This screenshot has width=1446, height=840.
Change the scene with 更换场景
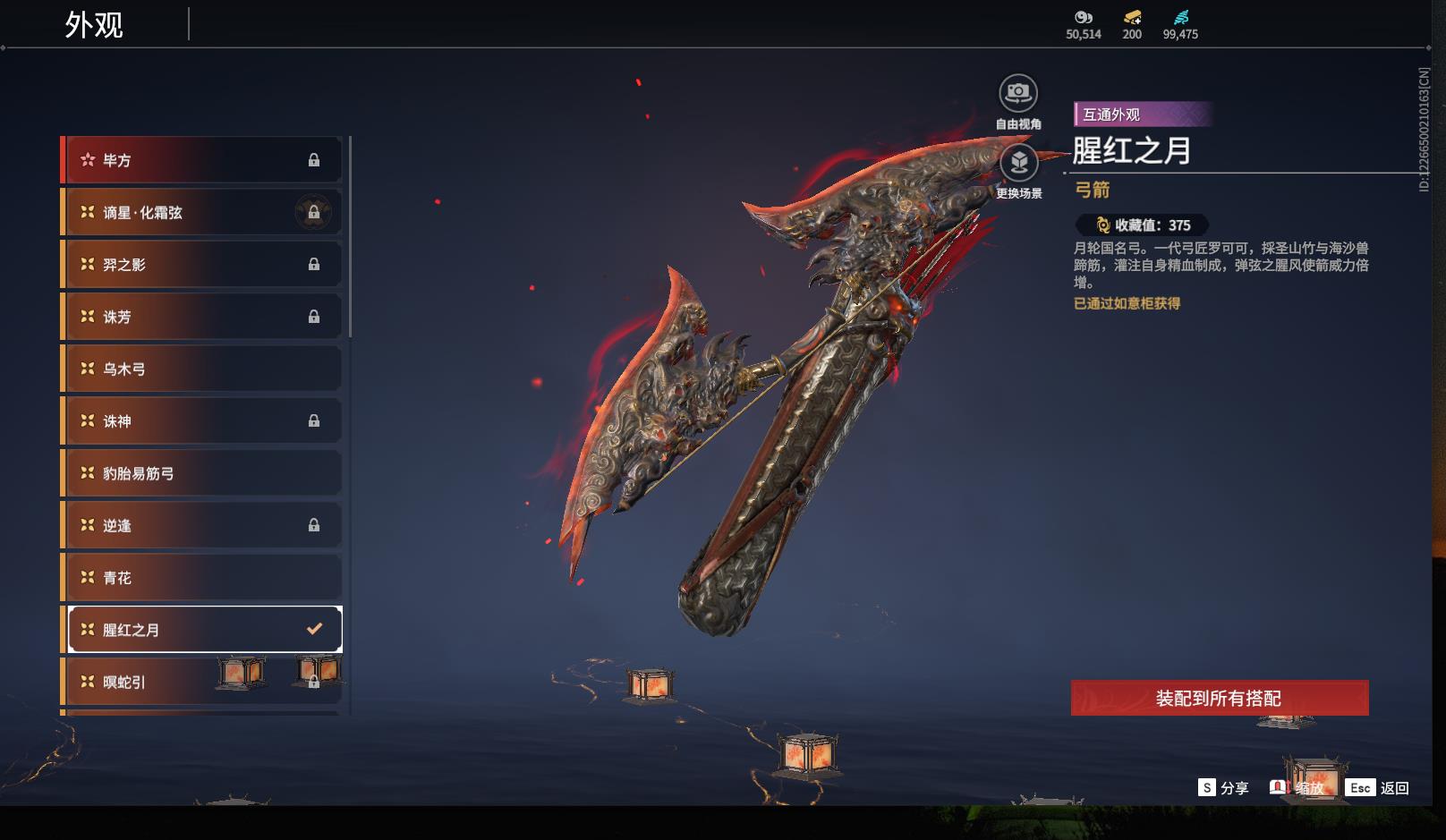pyautogui.click(x=1018, y=164)
